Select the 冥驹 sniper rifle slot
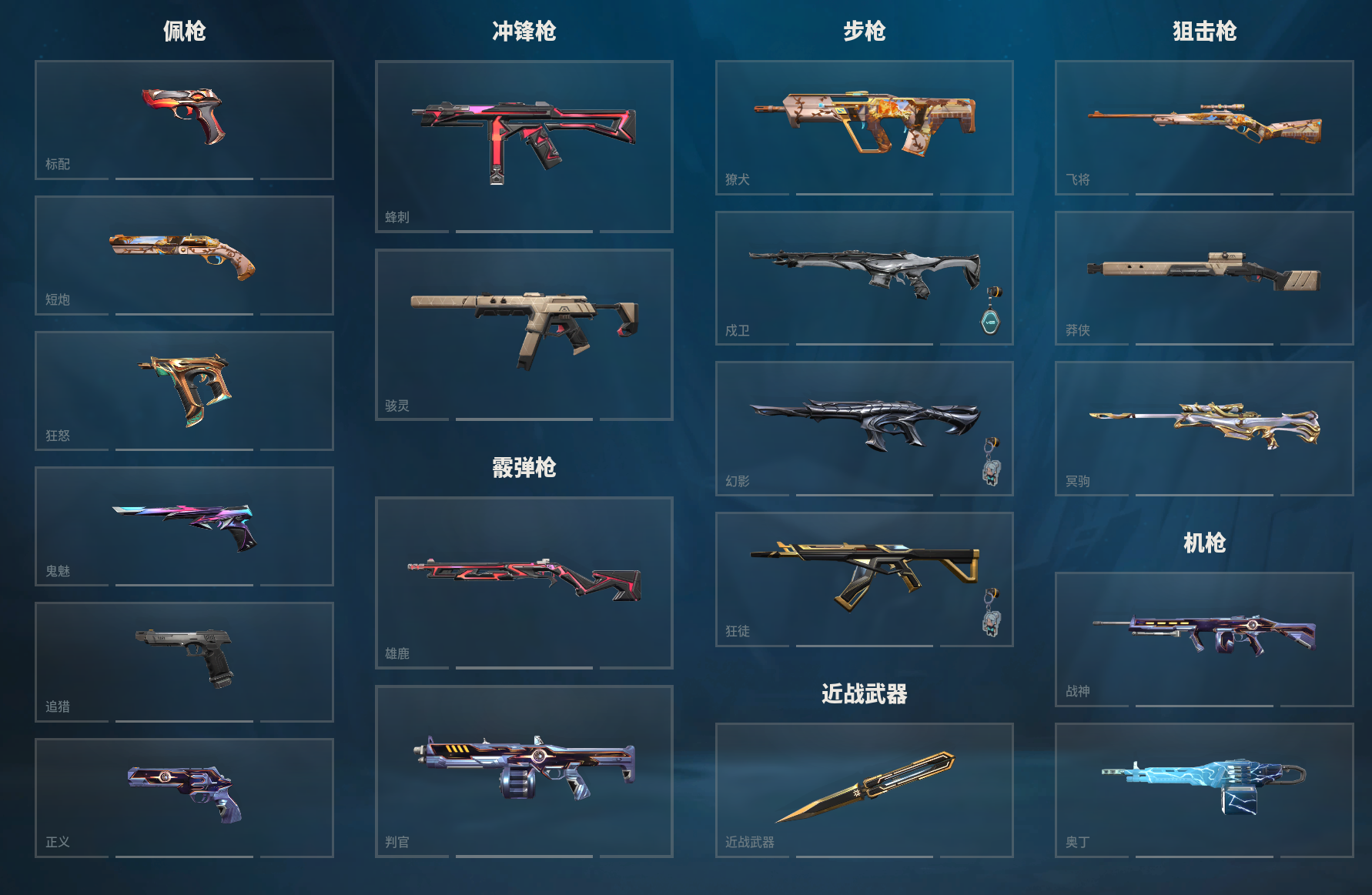This screenshot has width=1372, height=895. tap(1203, 428)
